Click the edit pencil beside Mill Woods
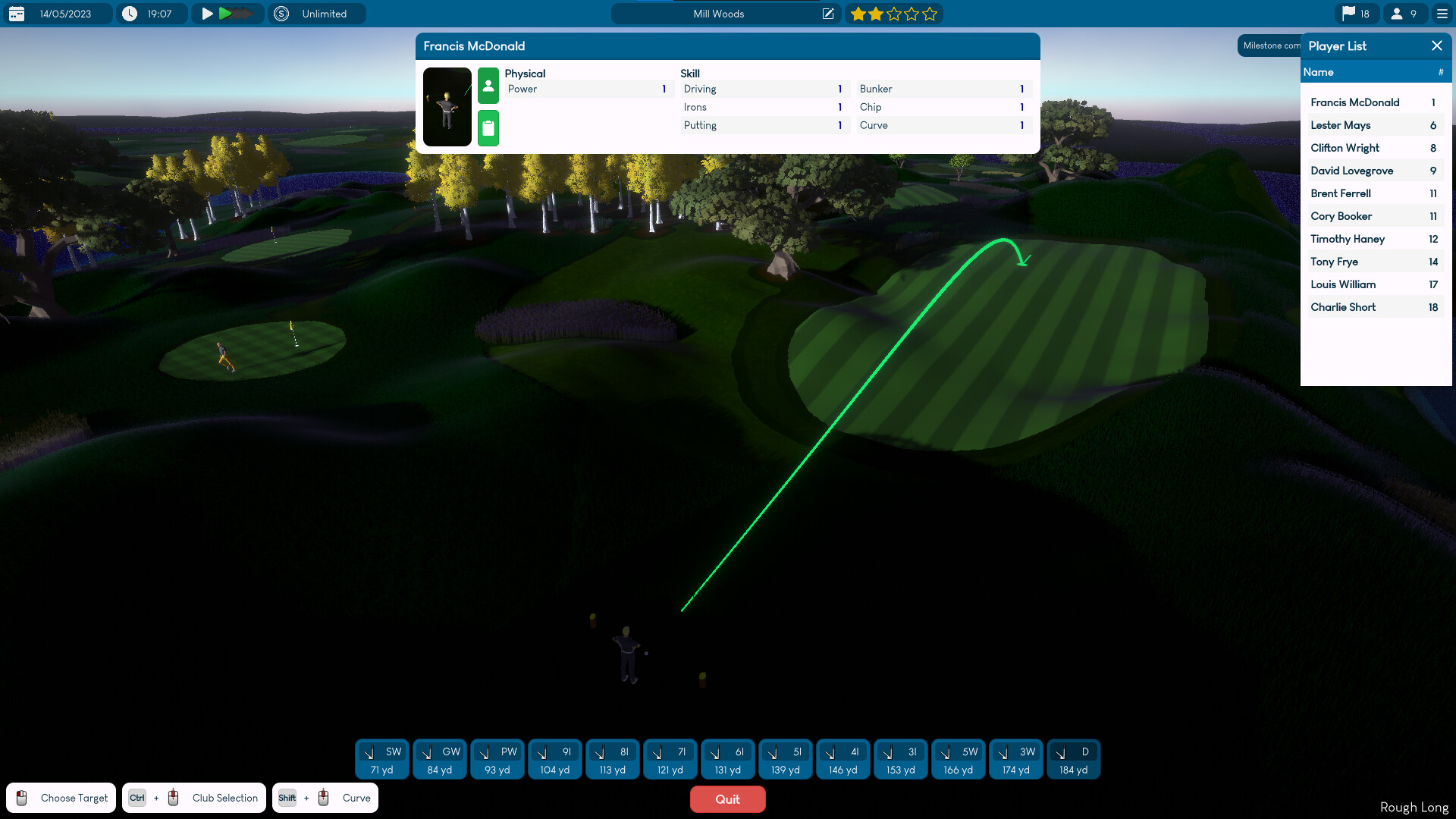 point(827,13)
